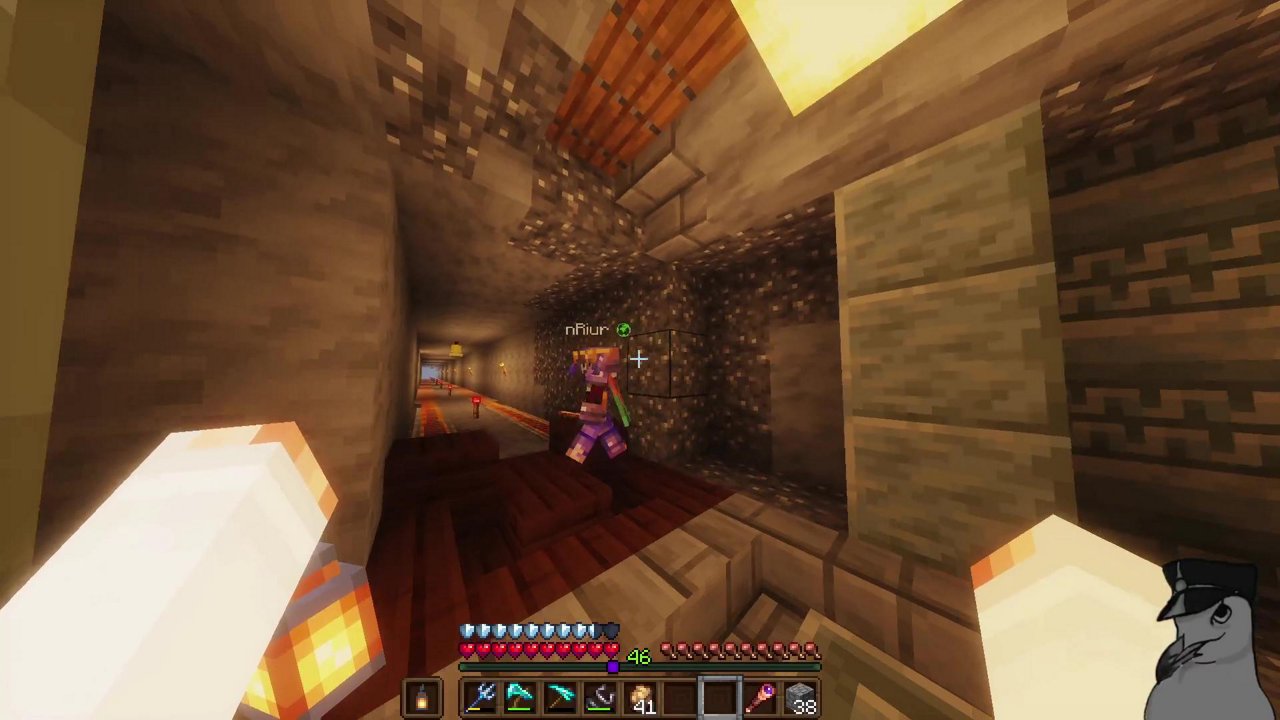Select the diamond axe in the hotbar

point(519,696)
